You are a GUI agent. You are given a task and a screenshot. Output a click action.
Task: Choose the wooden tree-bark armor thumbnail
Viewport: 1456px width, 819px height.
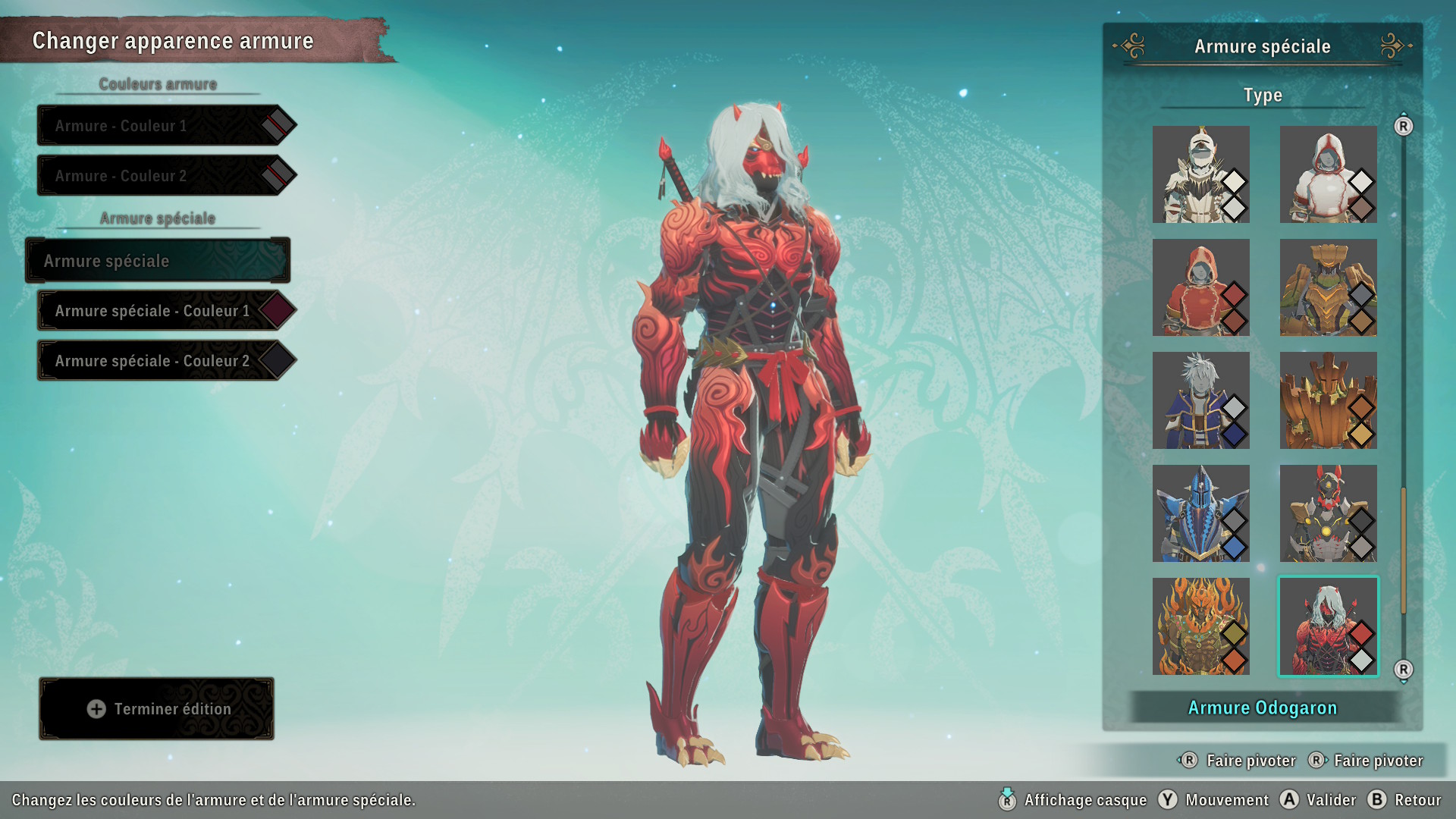pyautogui.click(x=1328, y=400)
